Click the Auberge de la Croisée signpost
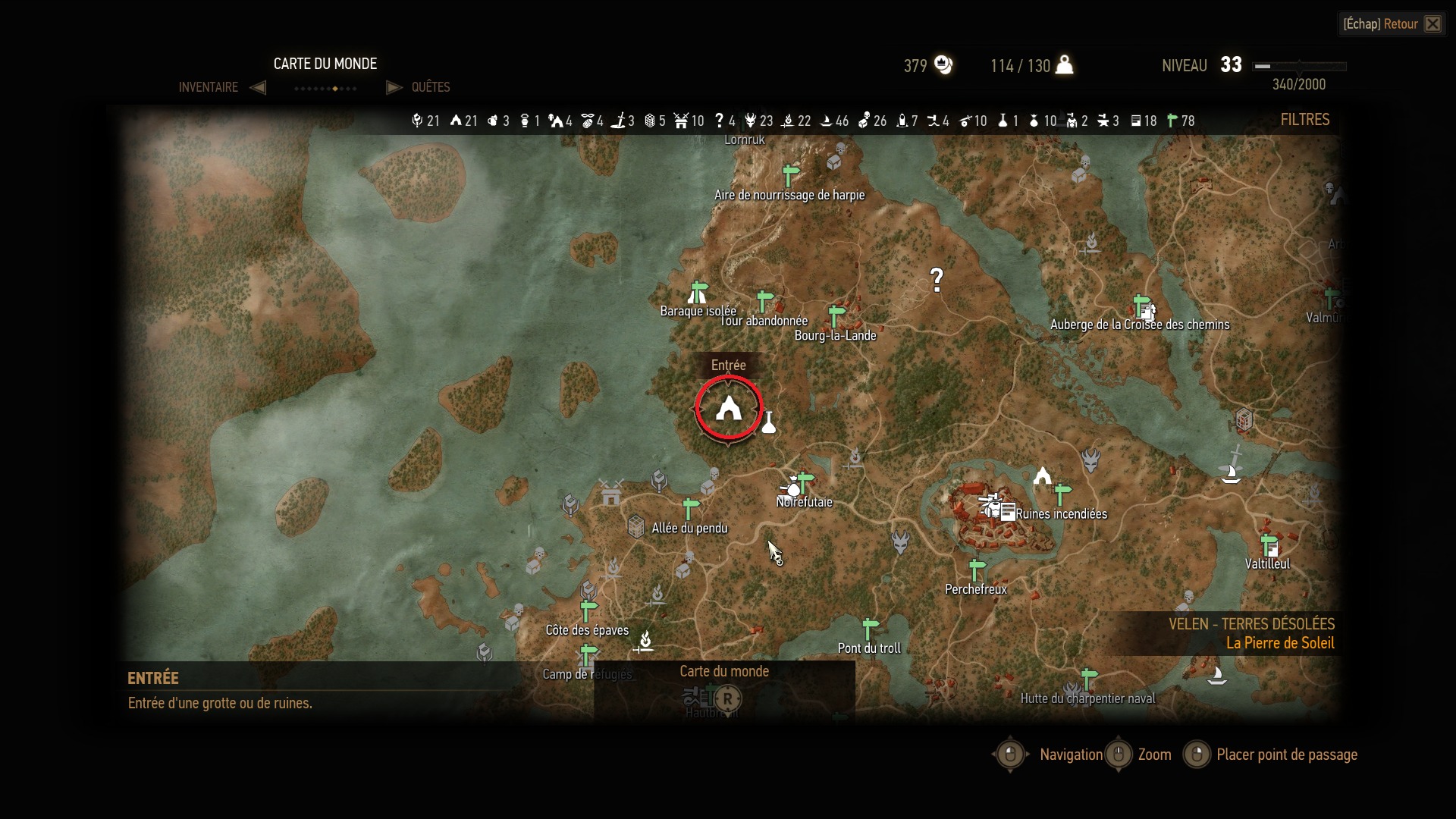 tap(1142, 306)
